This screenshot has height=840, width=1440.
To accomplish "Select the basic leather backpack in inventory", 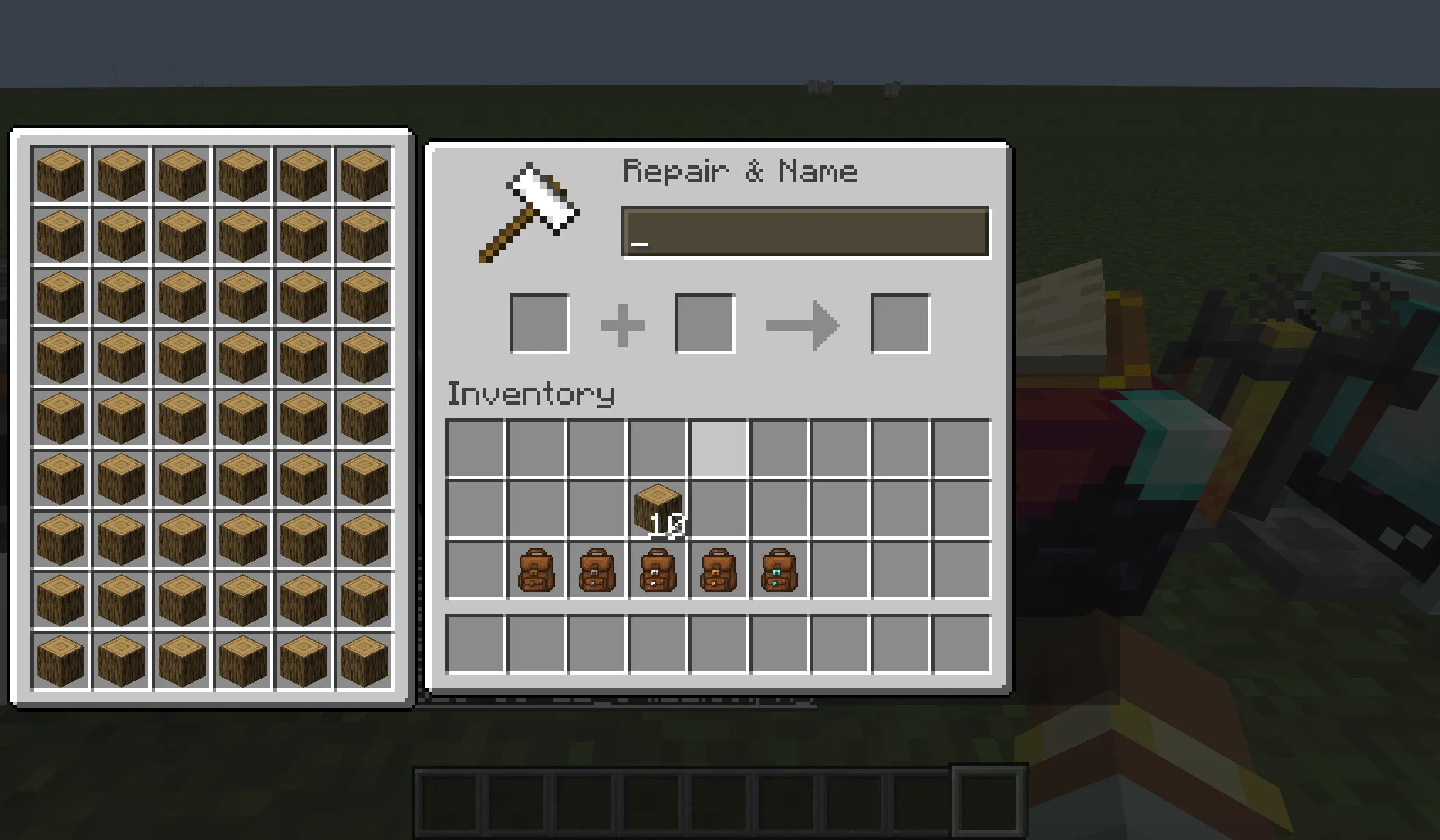I will pos(537,568).
